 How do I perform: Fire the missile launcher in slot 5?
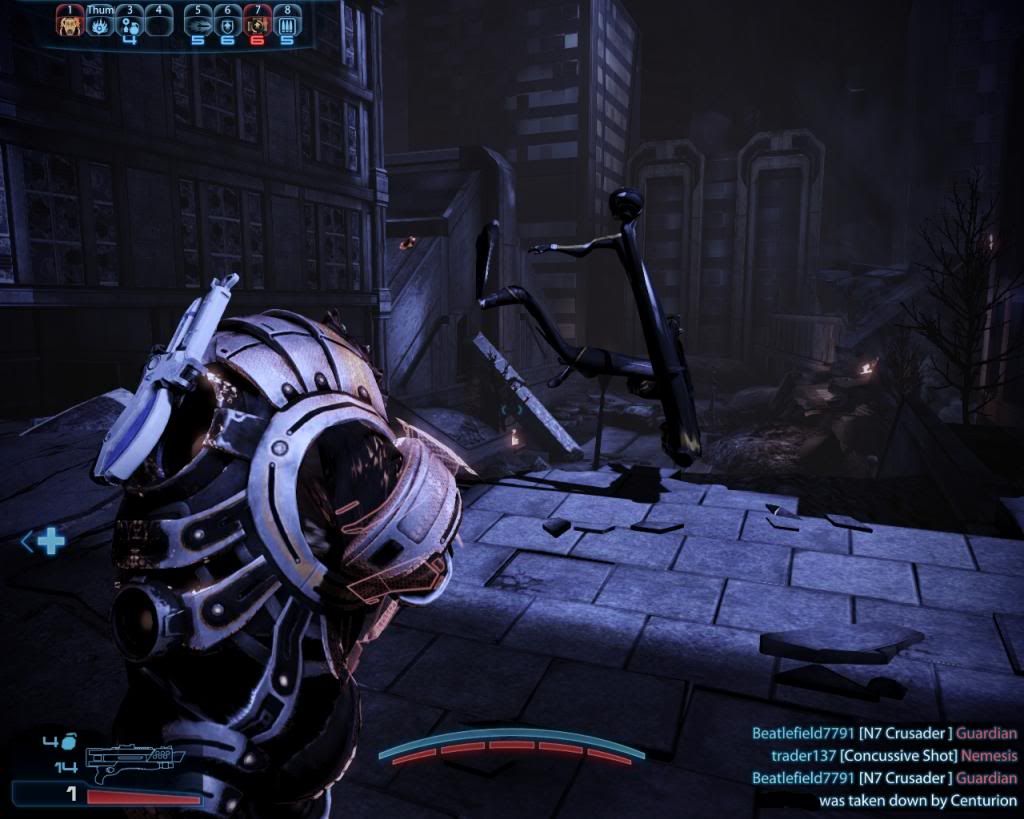point(198,25)
